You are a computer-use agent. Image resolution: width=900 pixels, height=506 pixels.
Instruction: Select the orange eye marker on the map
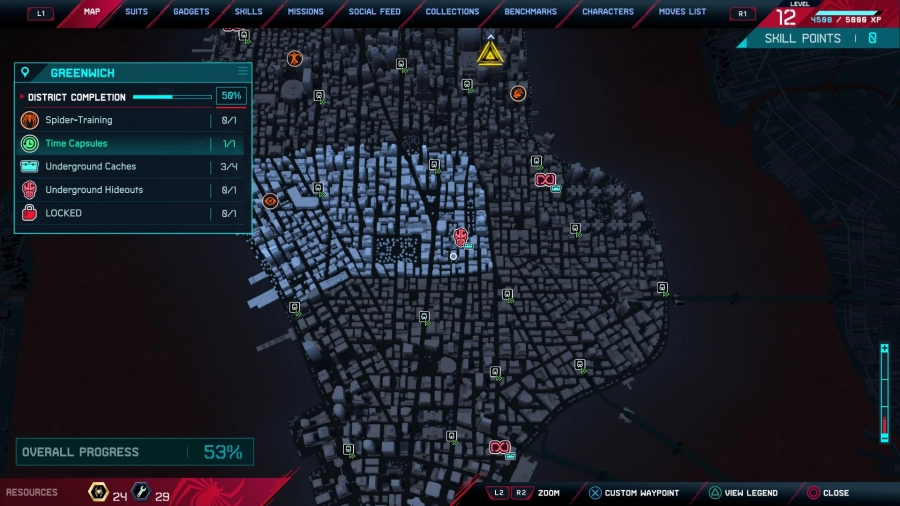[x=270, y=201]
